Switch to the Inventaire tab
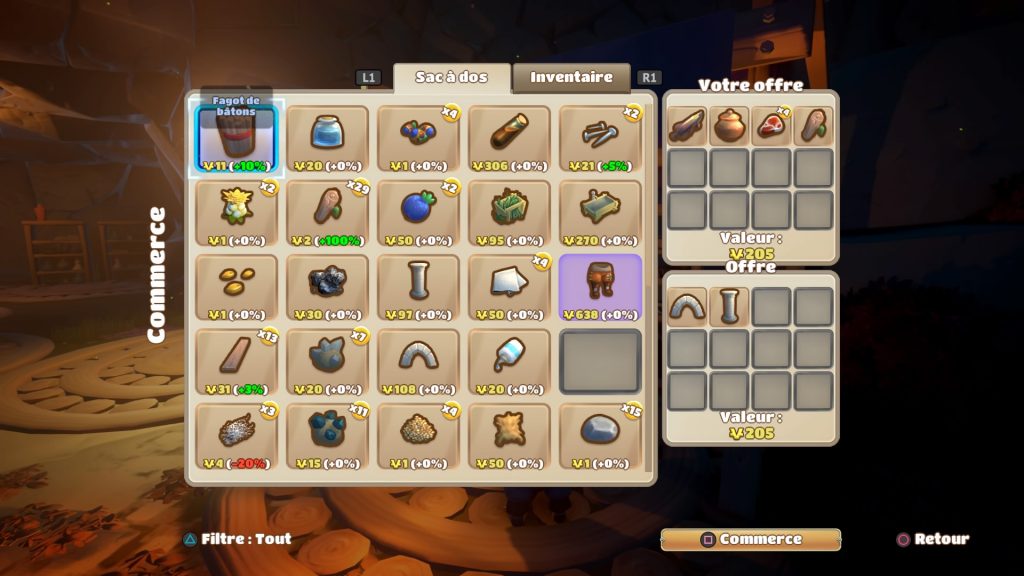Image resolution: width=1024 pixels, height=576 pixels. (x=571, y=78)
